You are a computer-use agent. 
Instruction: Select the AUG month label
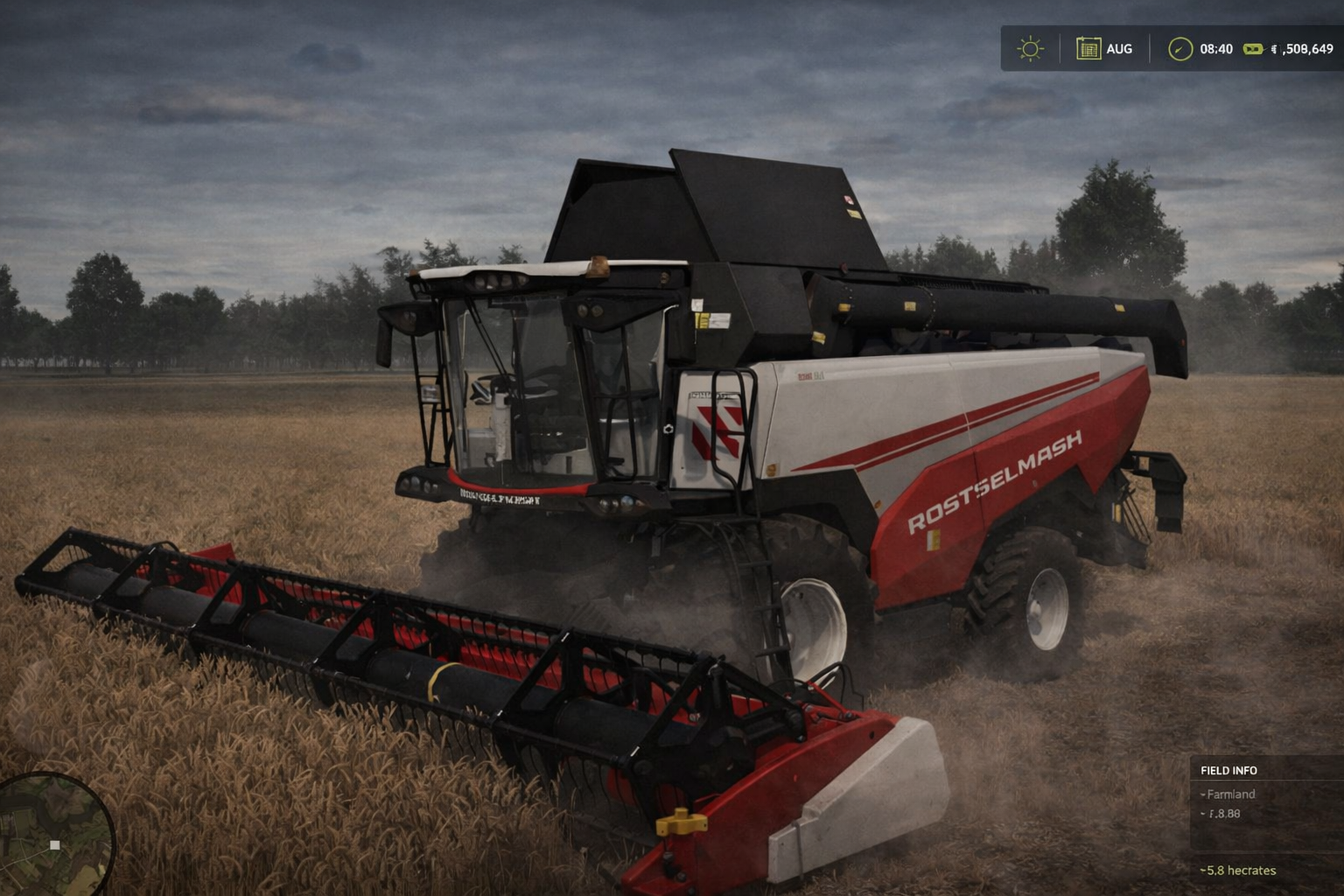[1120, 49]
